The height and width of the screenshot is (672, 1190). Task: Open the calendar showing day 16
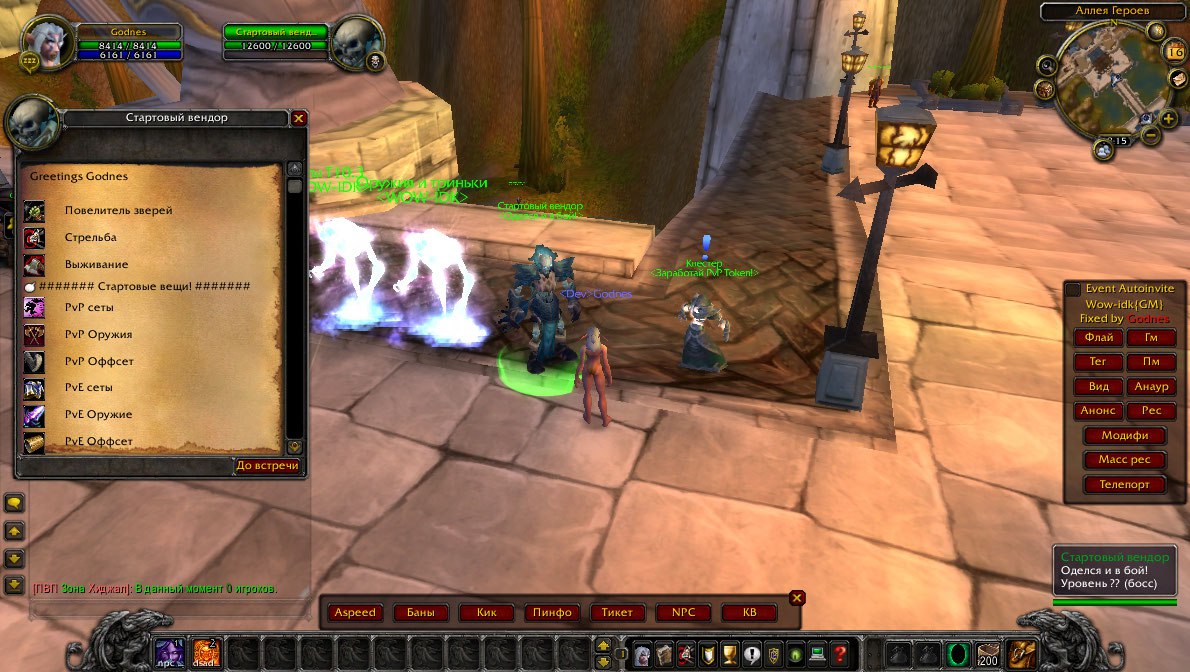1177,51
